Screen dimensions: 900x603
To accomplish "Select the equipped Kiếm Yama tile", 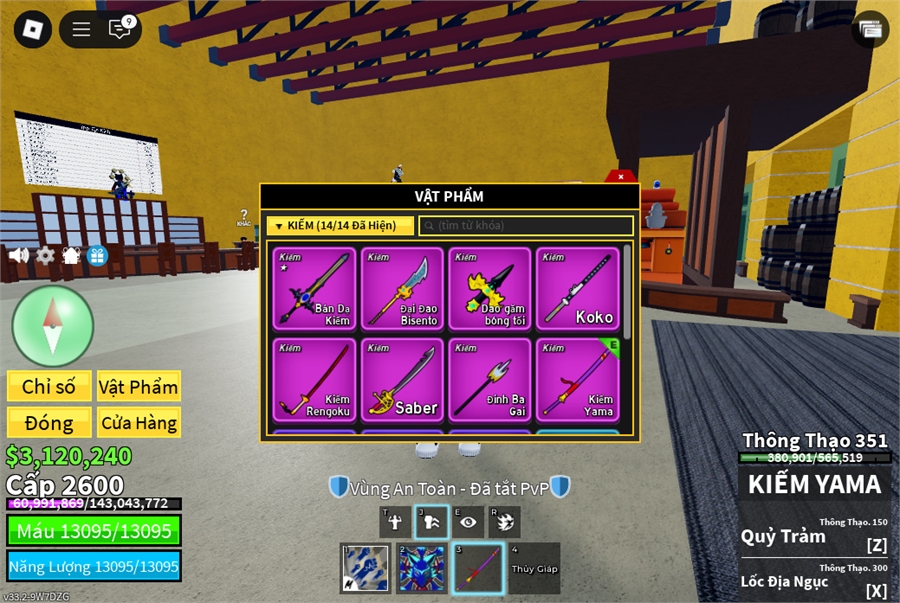I will (x=578, y=380).
